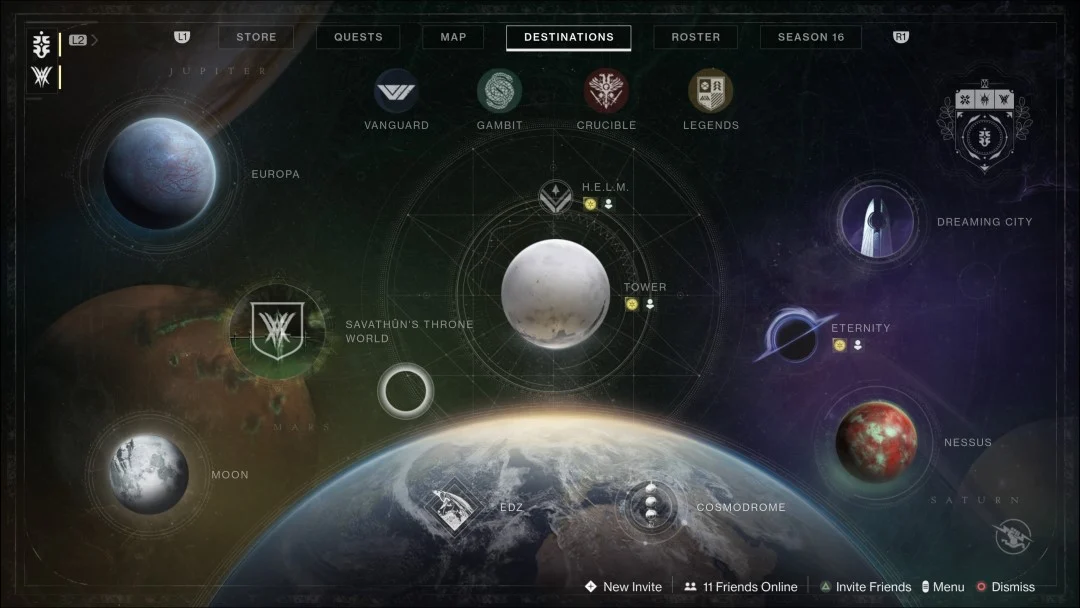
Task: Travel to Nessus on the map
Action: 876,442
